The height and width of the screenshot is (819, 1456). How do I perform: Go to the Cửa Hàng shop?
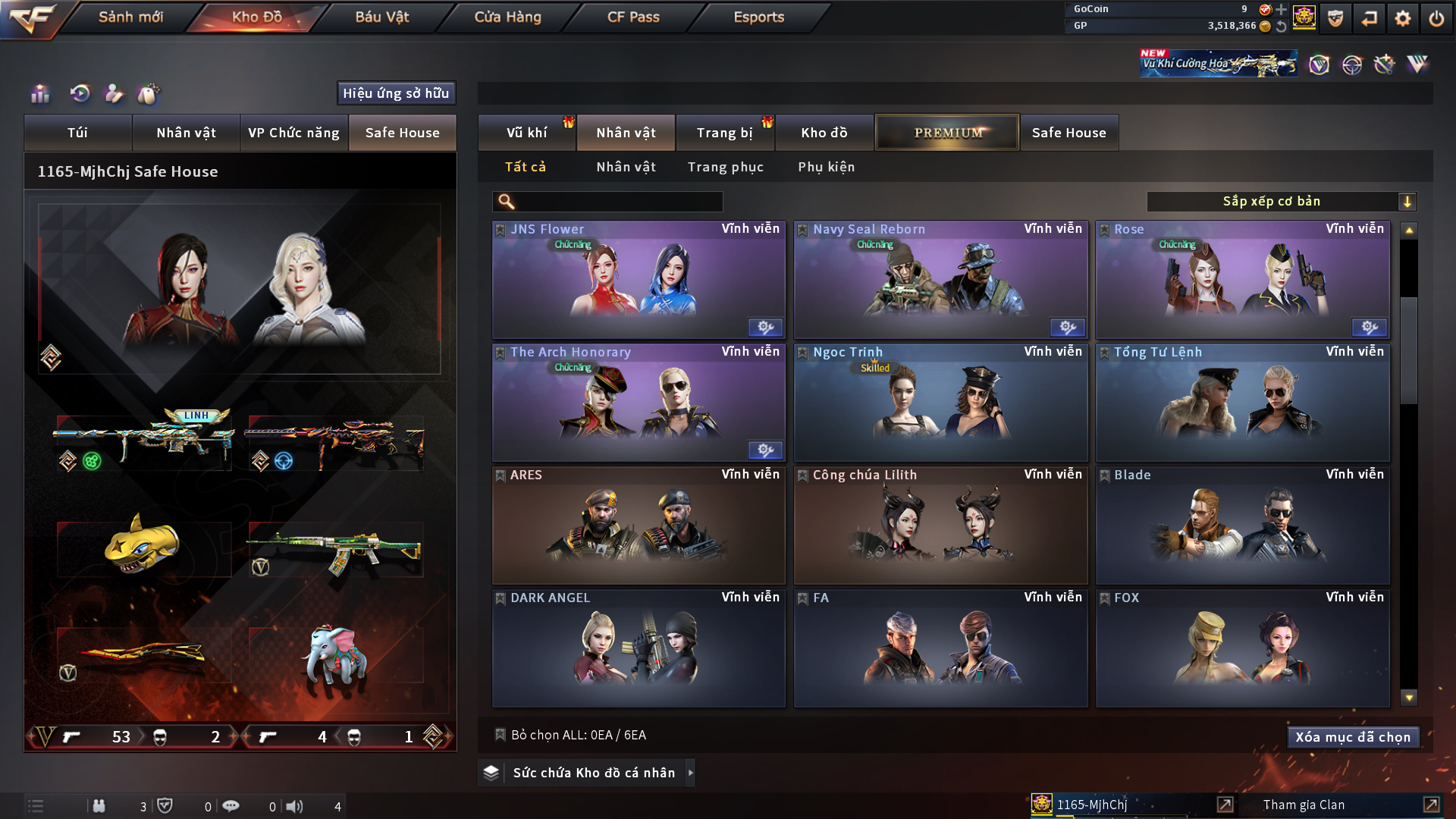pos(507,17)
